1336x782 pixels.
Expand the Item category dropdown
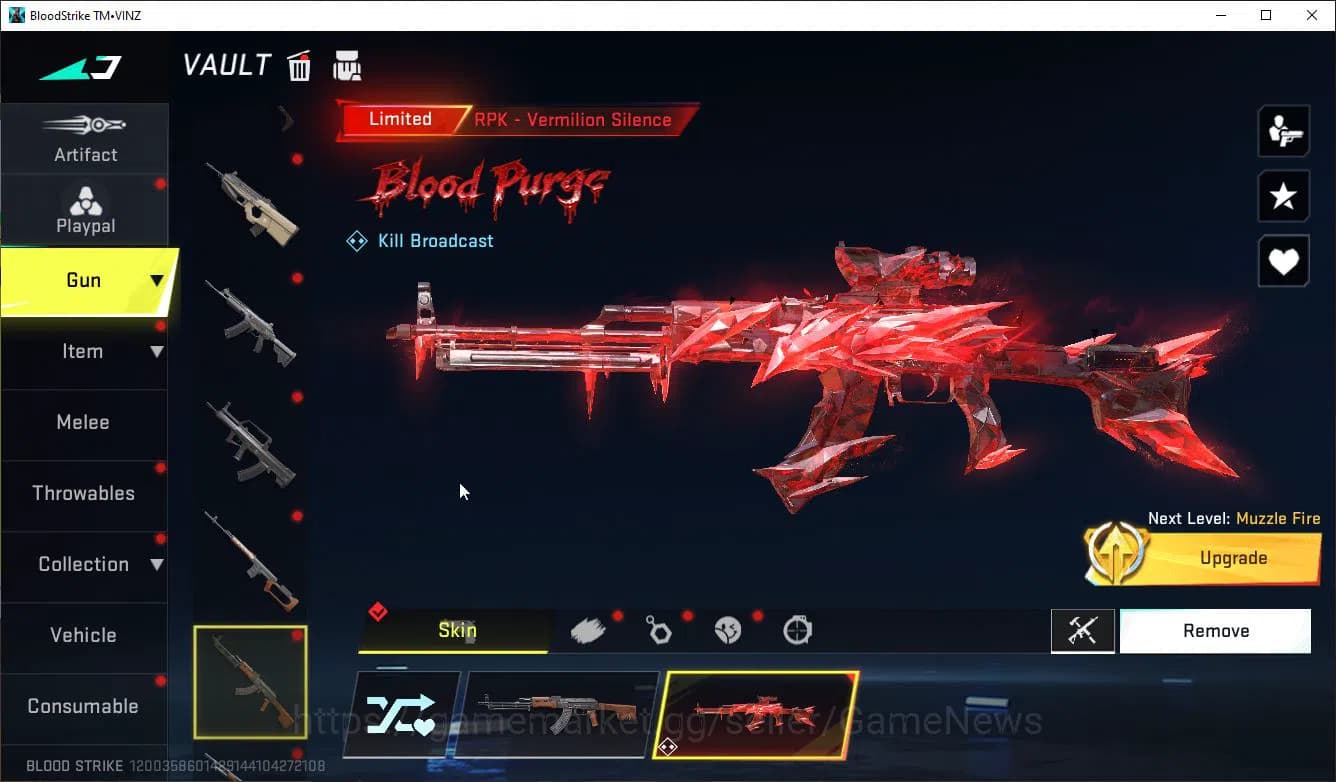click(x=157, y=352)
